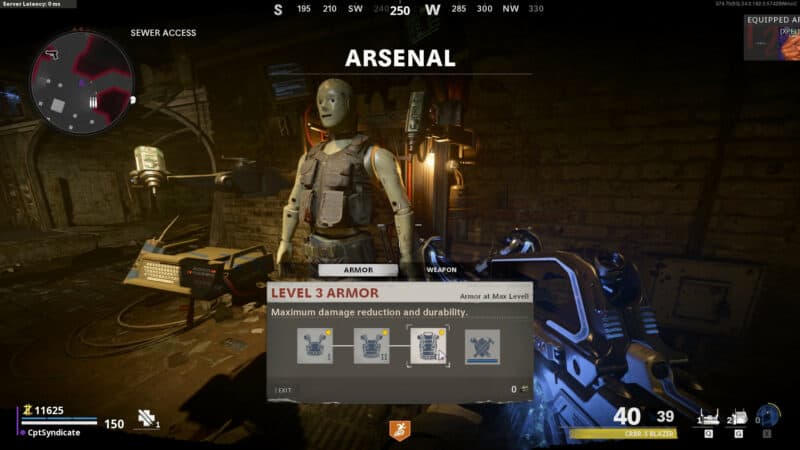Choose the Level II armor vest tile
Screen dimensions: 800x450
point(371,346)
